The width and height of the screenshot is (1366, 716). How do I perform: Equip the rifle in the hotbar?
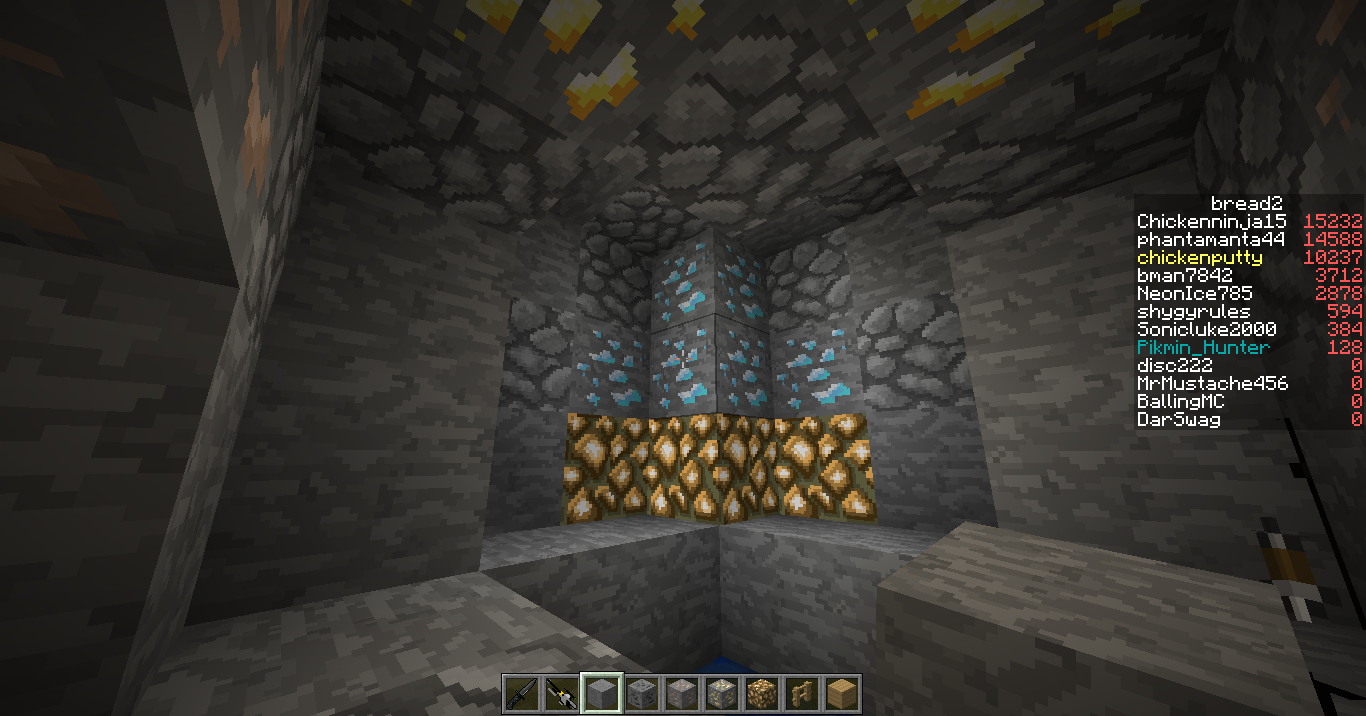[561, 693]
